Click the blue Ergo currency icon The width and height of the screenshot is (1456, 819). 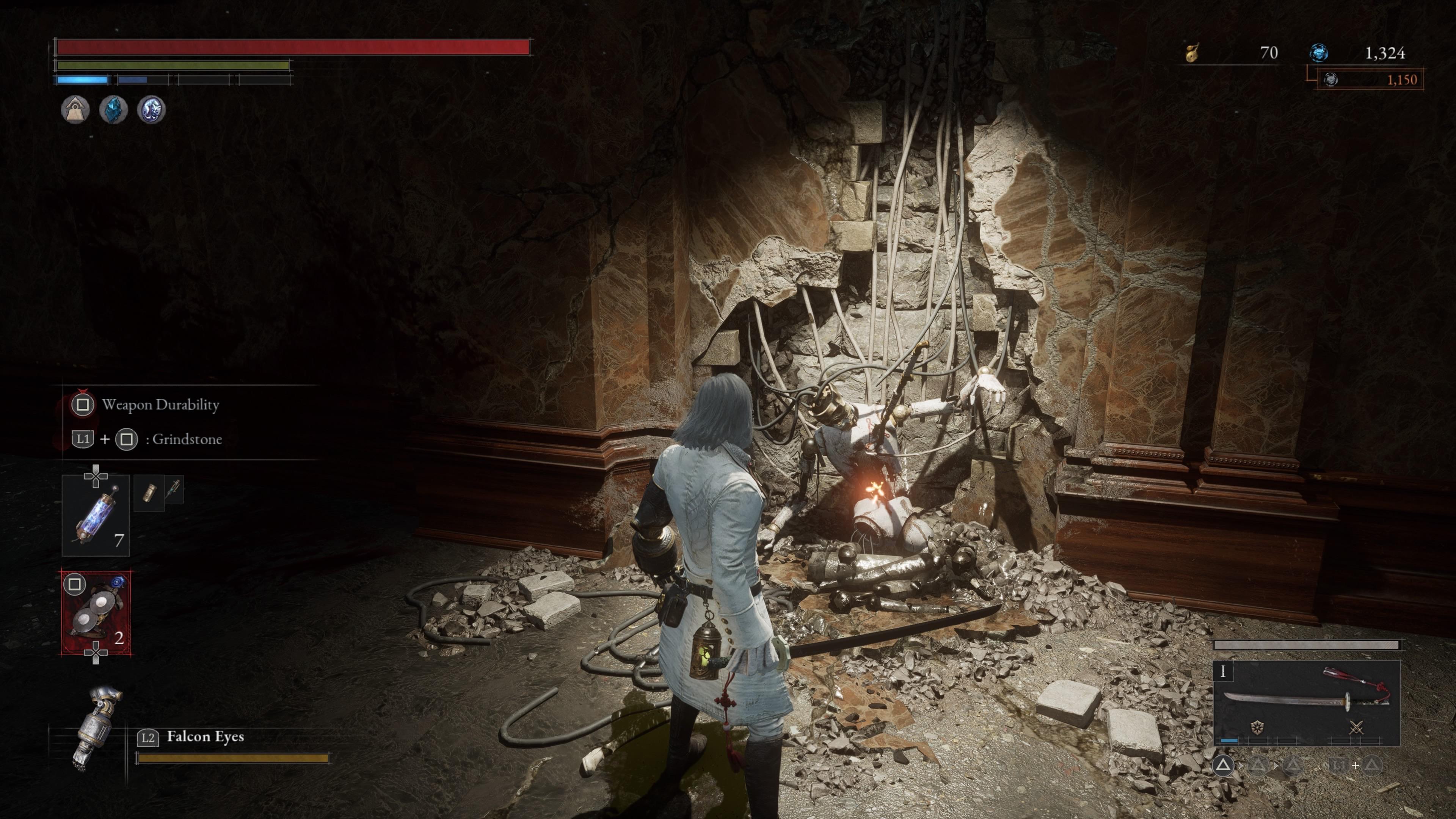click(1319, 53)
